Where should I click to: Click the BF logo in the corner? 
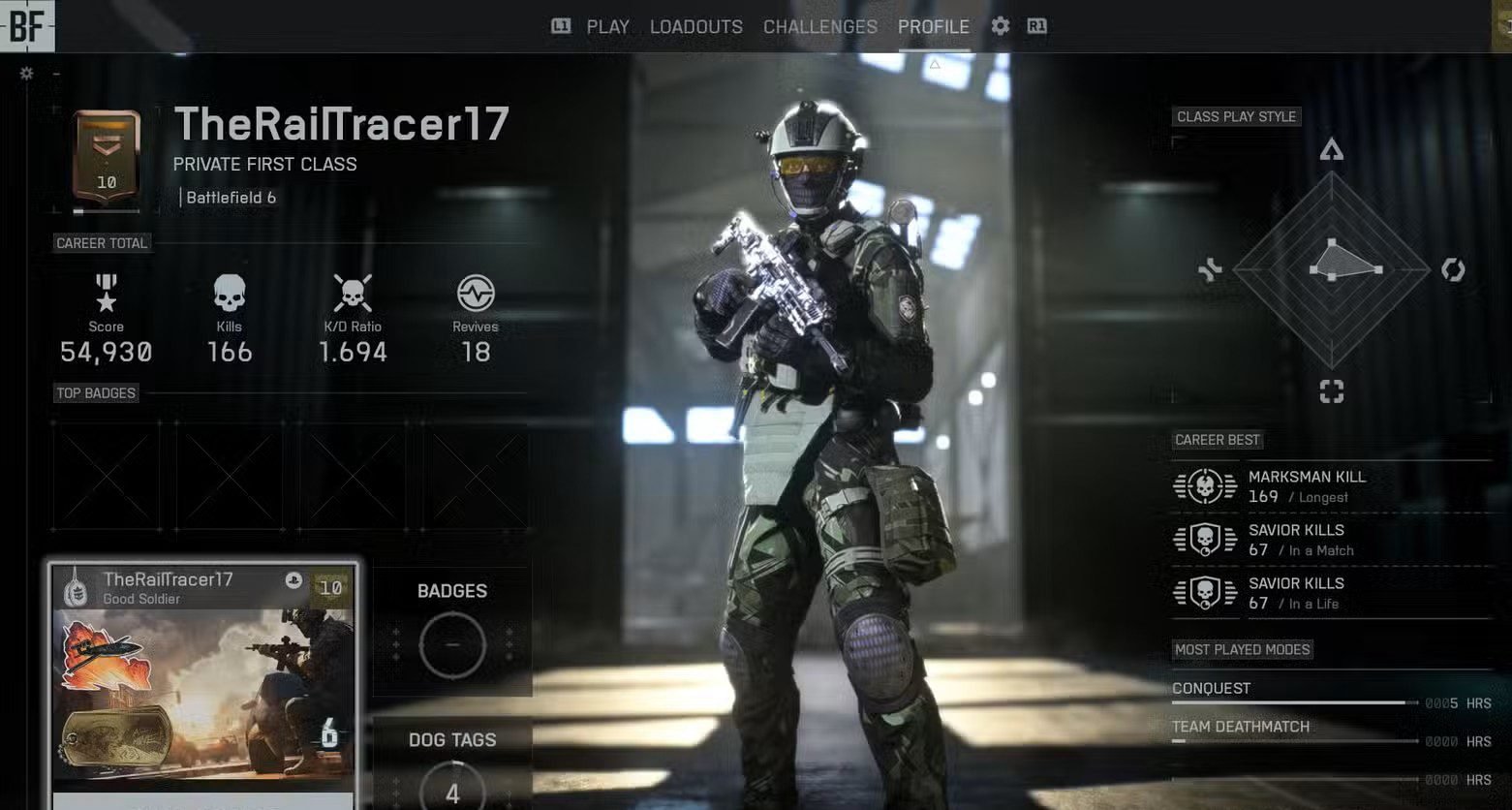click(27, 26)
